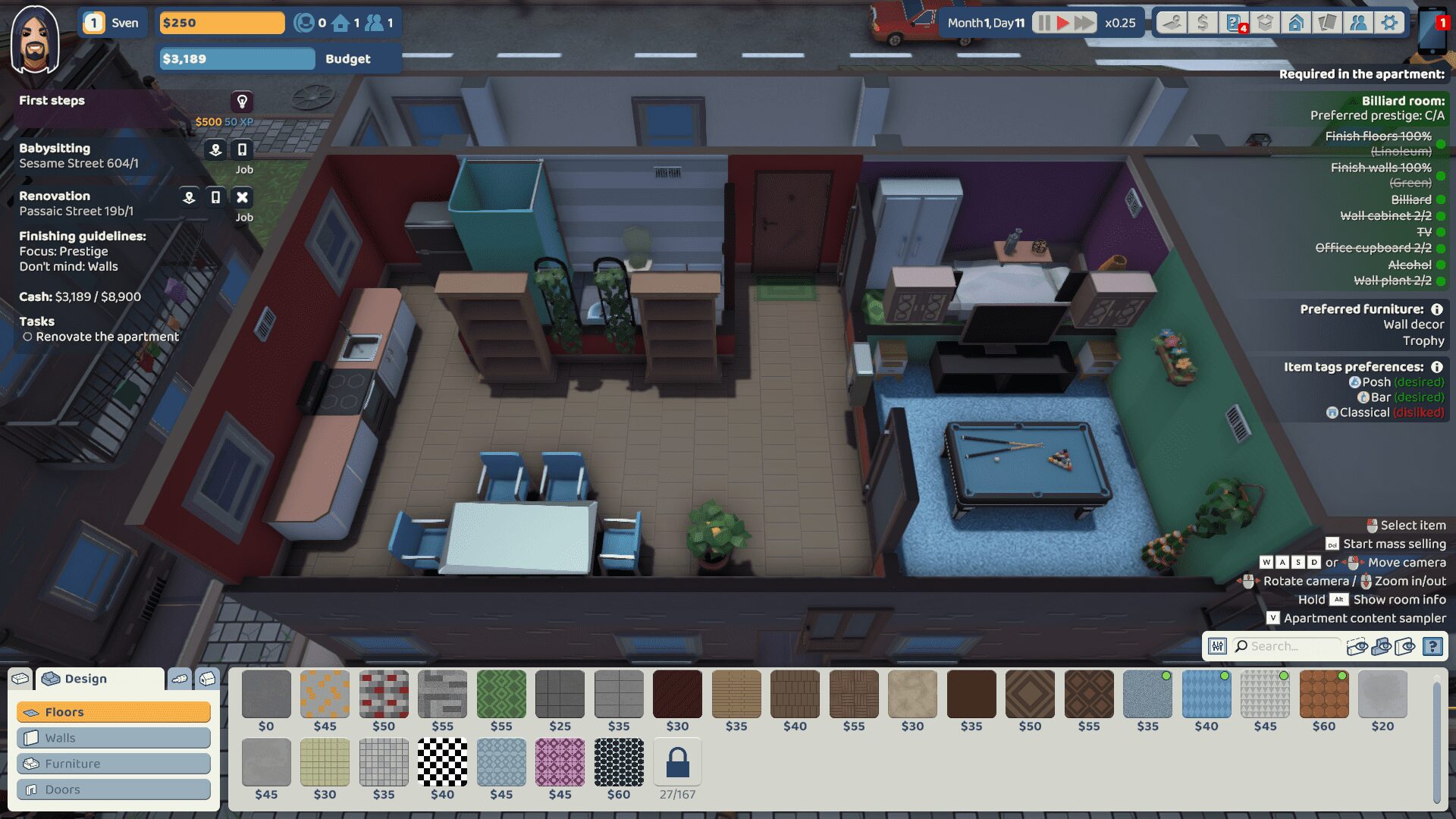
Task: Select the Floors category
Action: pos(114,712)
